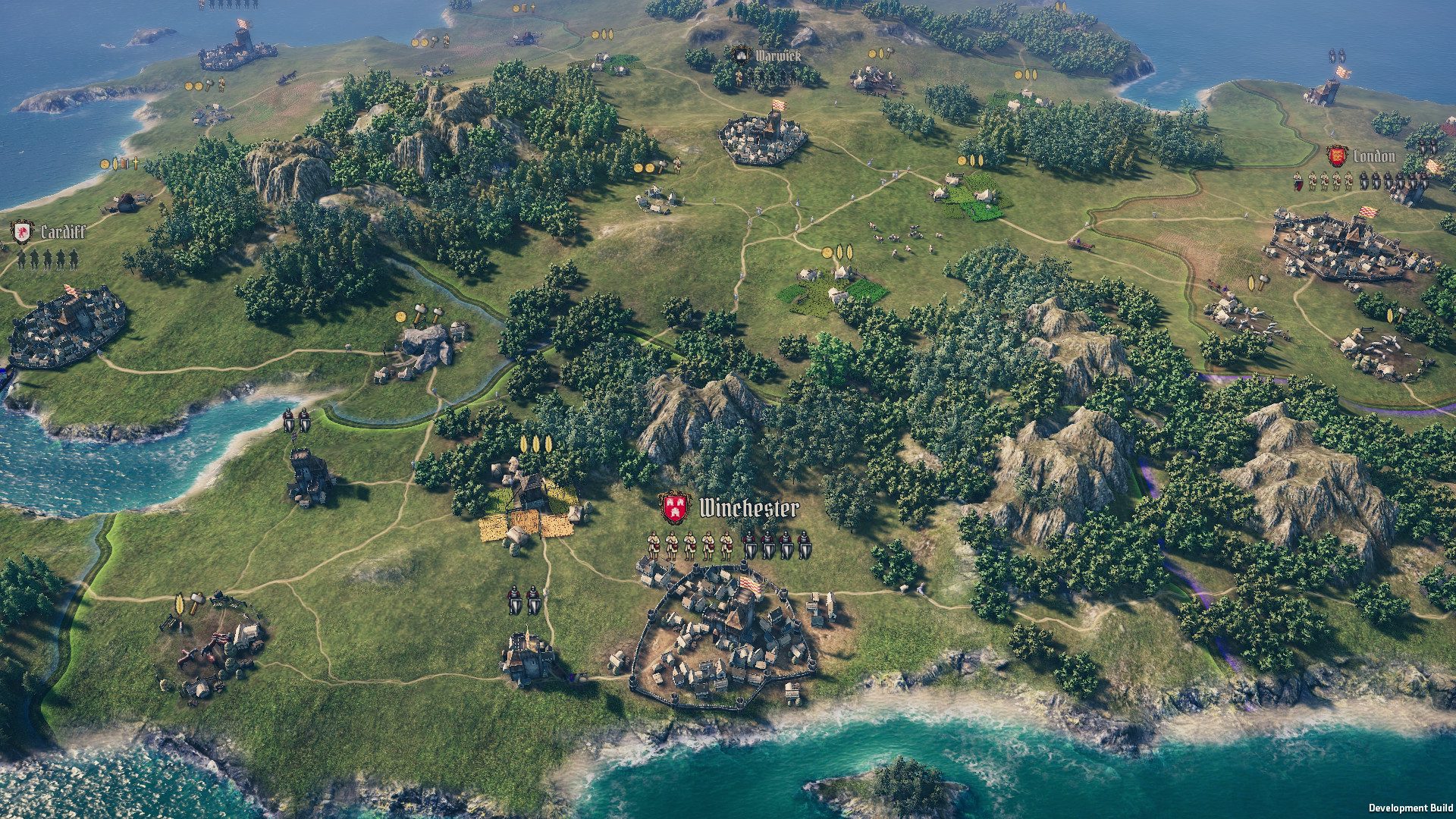The image size is (1456, 819).
Task: Click the London coat of arms shield
Action: point(1337,156)
